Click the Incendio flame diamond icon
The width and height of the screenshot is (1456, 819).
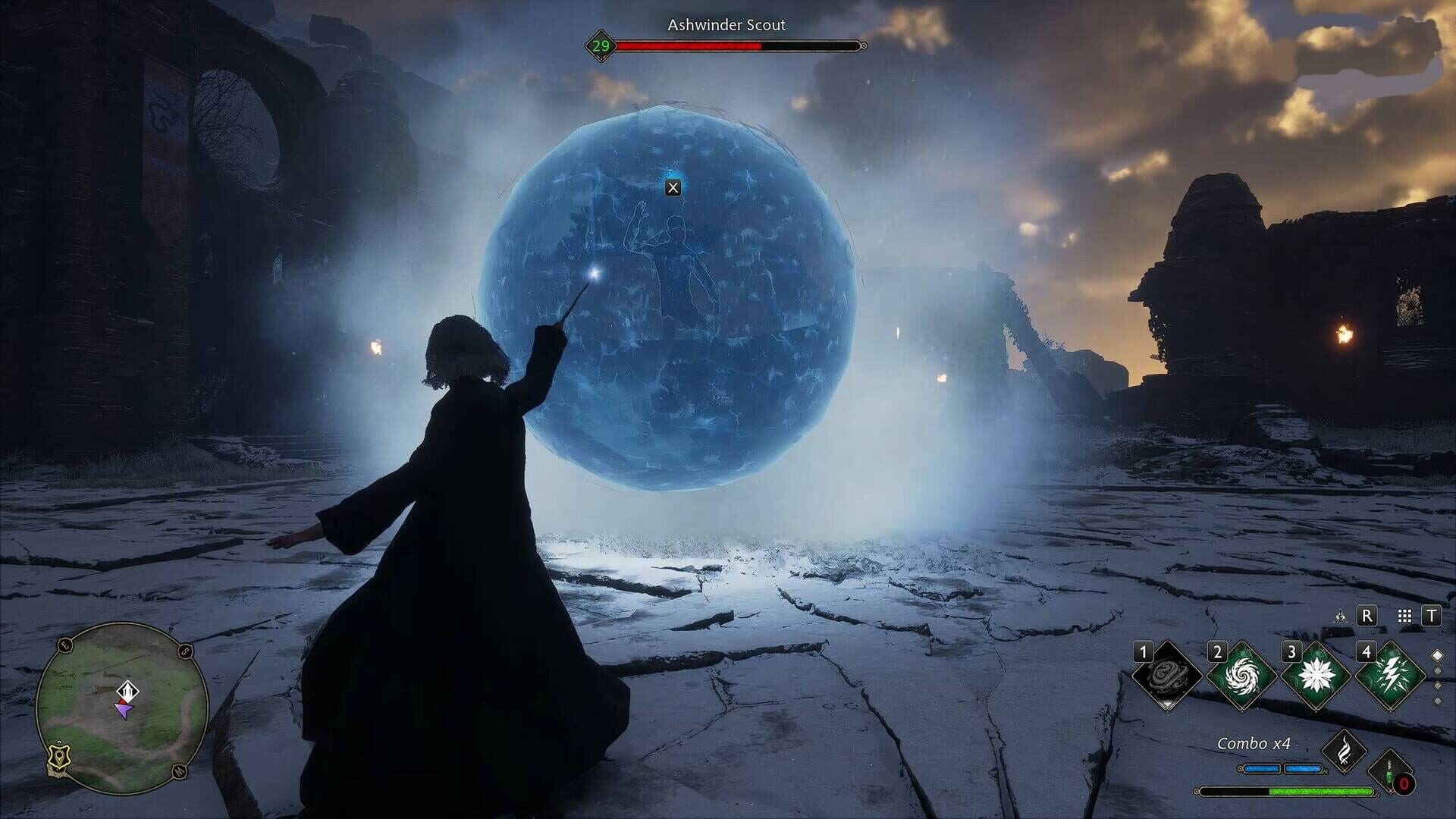[1344, 748]
